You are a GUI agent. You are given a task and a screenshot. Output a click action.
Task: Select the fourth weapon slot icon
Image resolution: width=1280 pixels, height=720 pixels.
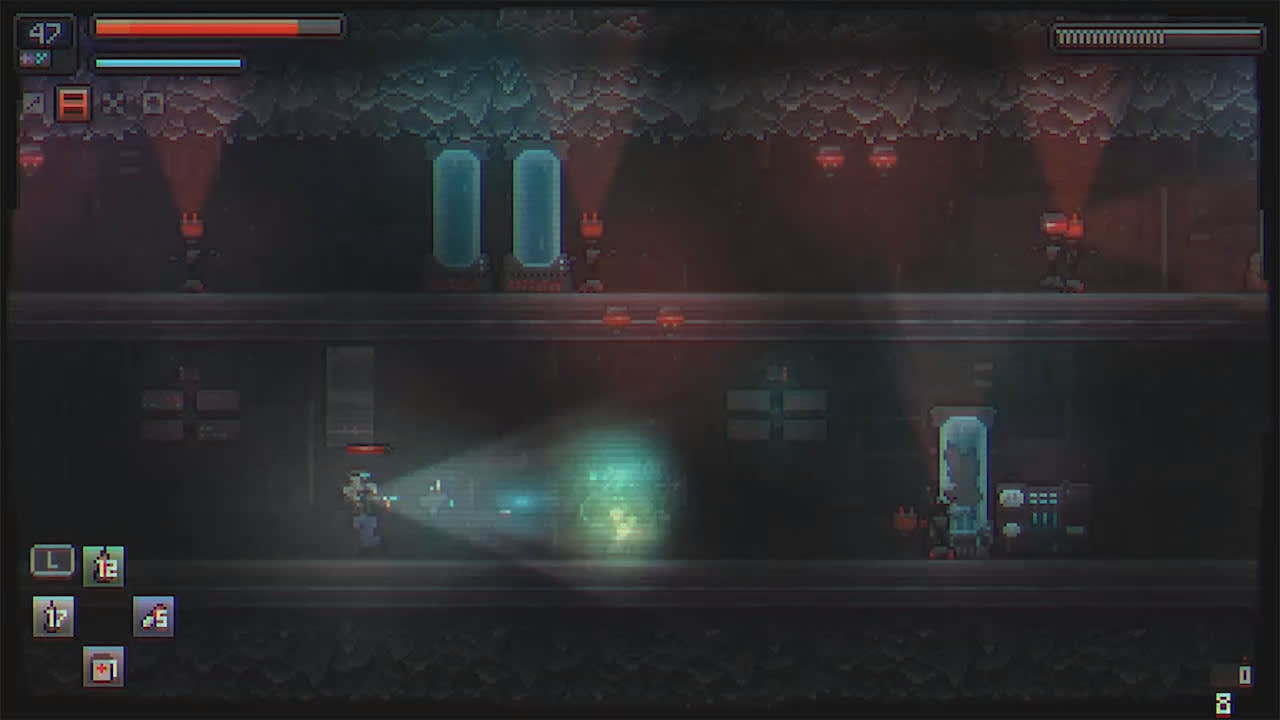coord(153,102)
